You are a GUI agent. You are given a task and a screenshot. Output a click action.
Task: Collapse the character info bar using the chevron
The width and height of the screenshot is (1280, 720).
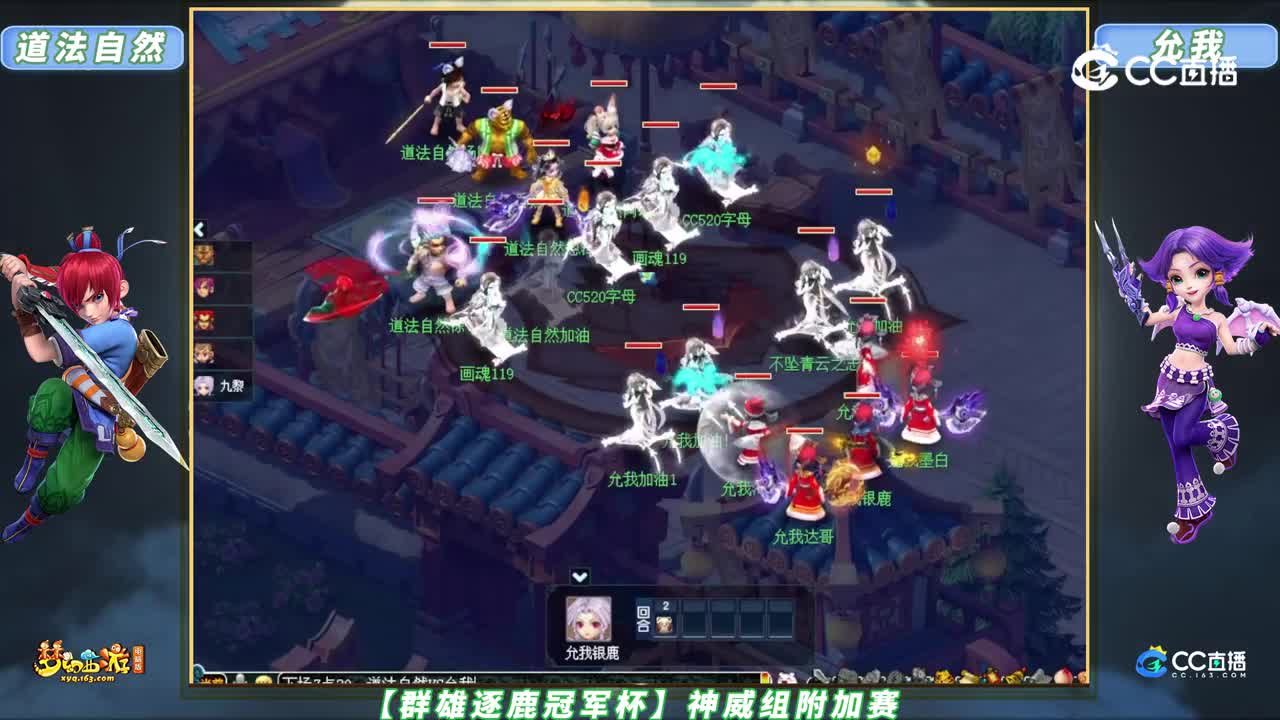point(579,573)
